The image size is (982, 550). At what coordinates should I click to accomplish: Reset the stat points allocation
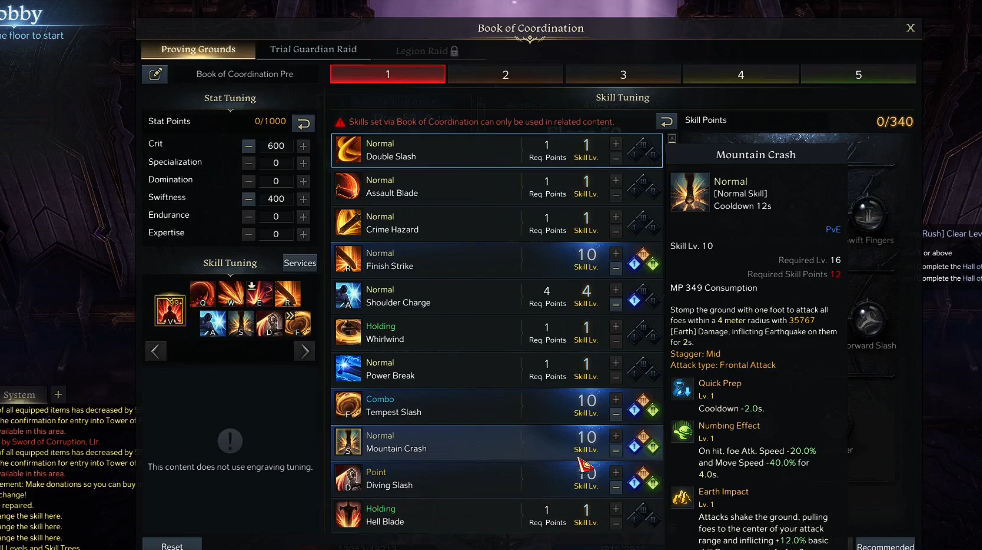coord(303,122)
